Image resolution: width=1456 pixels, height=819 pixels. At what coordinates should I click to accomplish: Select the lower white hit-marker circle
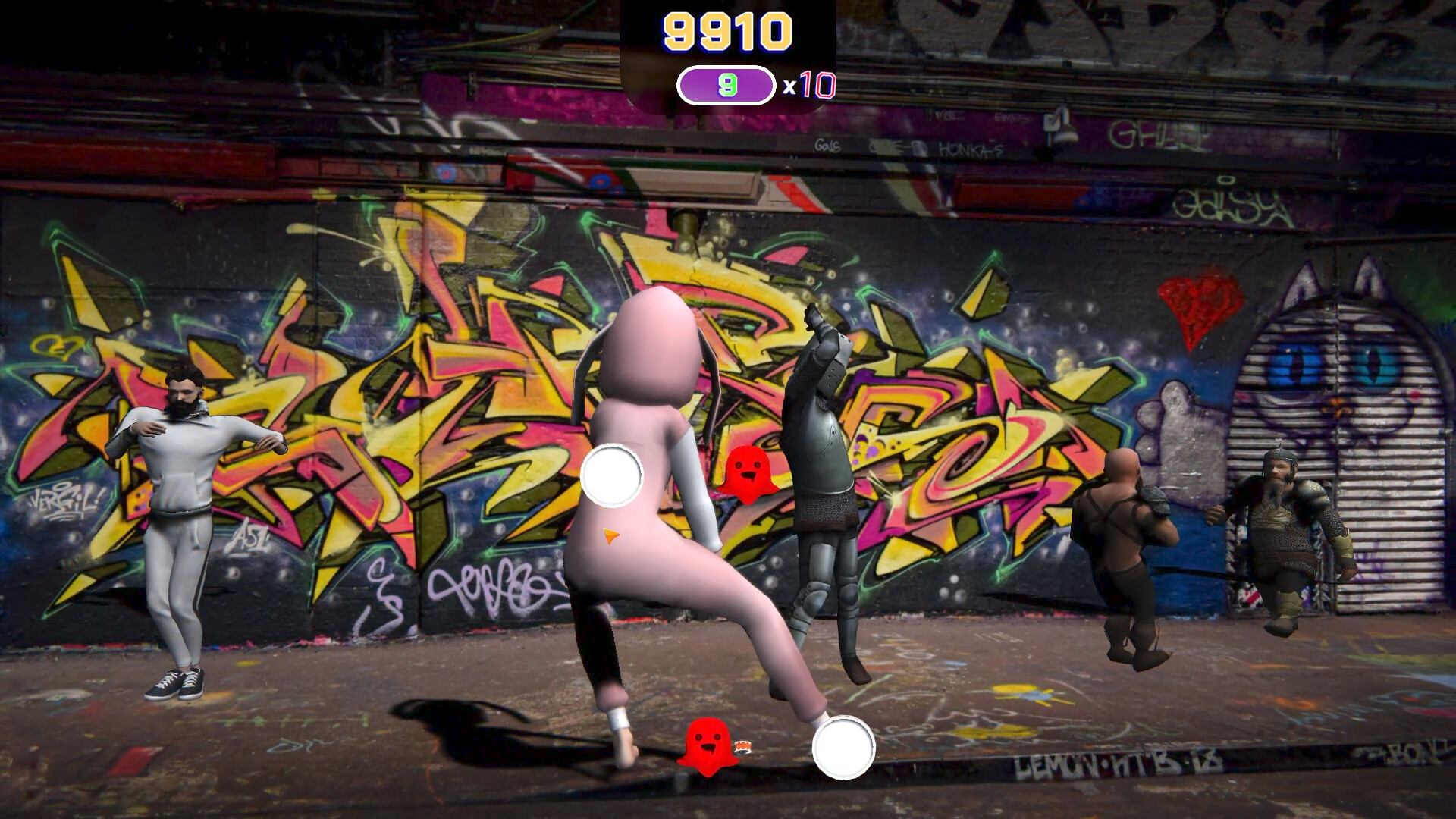pyautogui.click(x=843, y=747)
